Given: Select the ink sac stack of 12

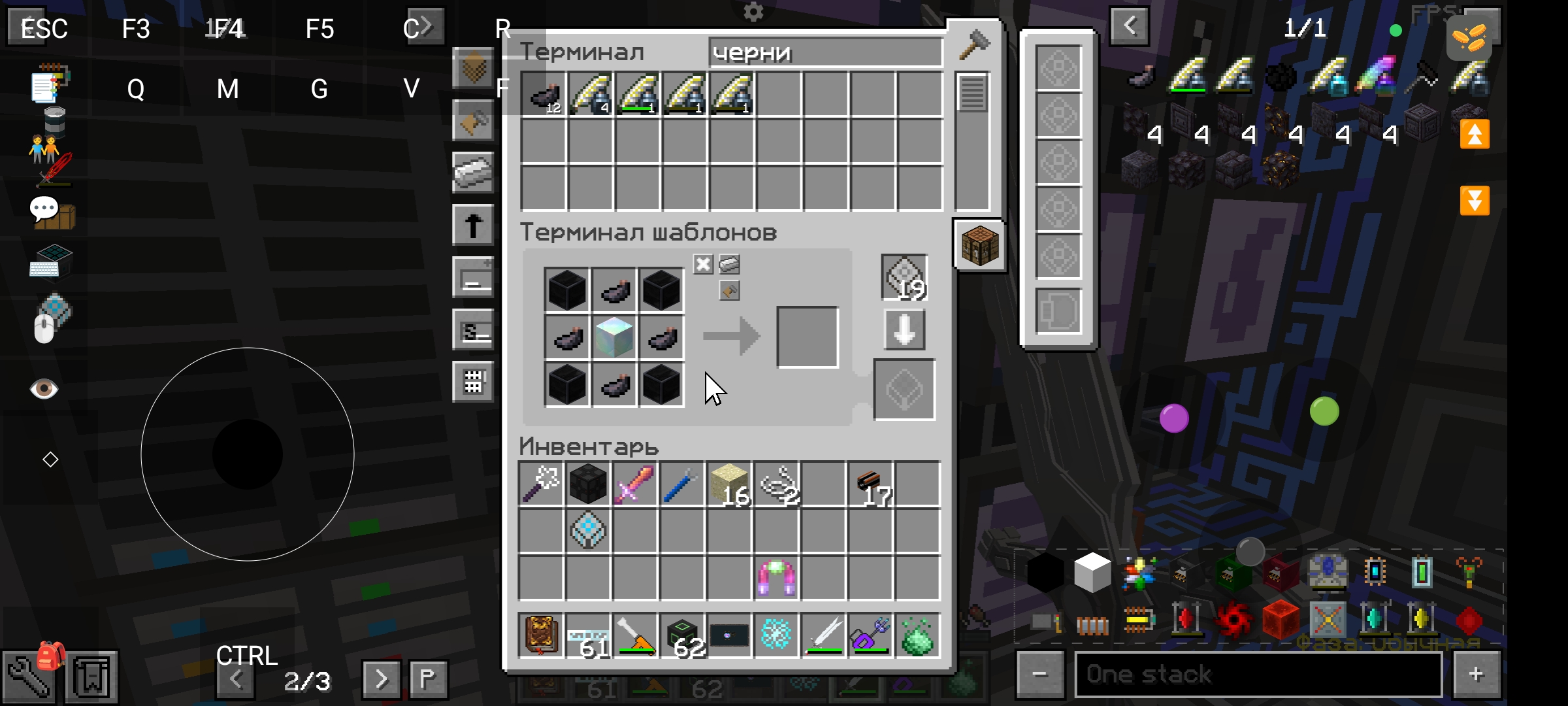Looking at the screenshot, I should pyautogui.click(x=544, y=95).
